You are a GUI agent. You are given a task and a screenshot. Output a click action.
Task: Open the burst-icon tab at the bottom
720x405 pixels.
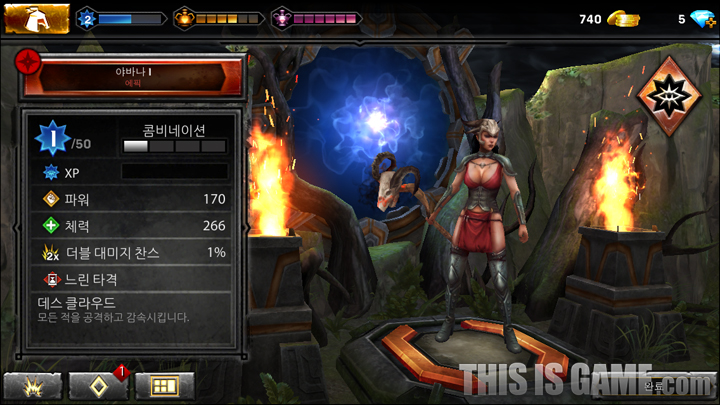(33, 386)
